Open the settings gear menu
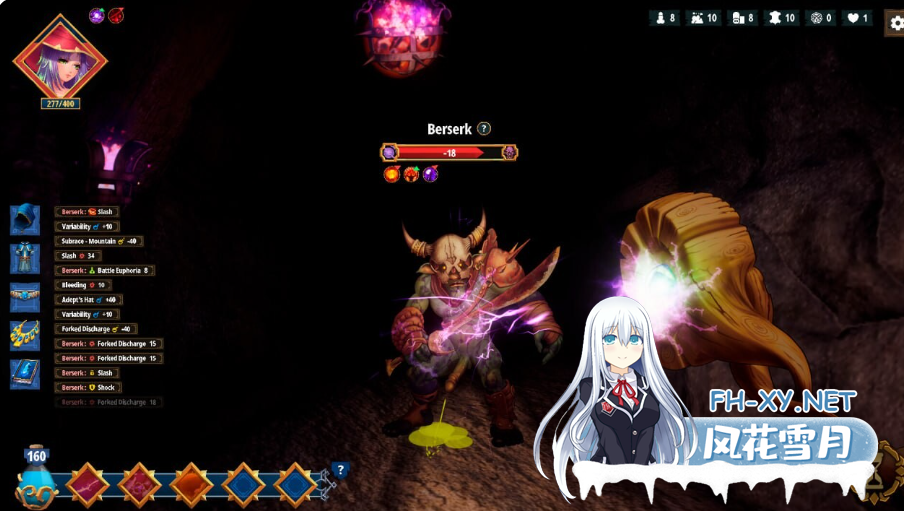The image size is (904, 511). [896, 24]
